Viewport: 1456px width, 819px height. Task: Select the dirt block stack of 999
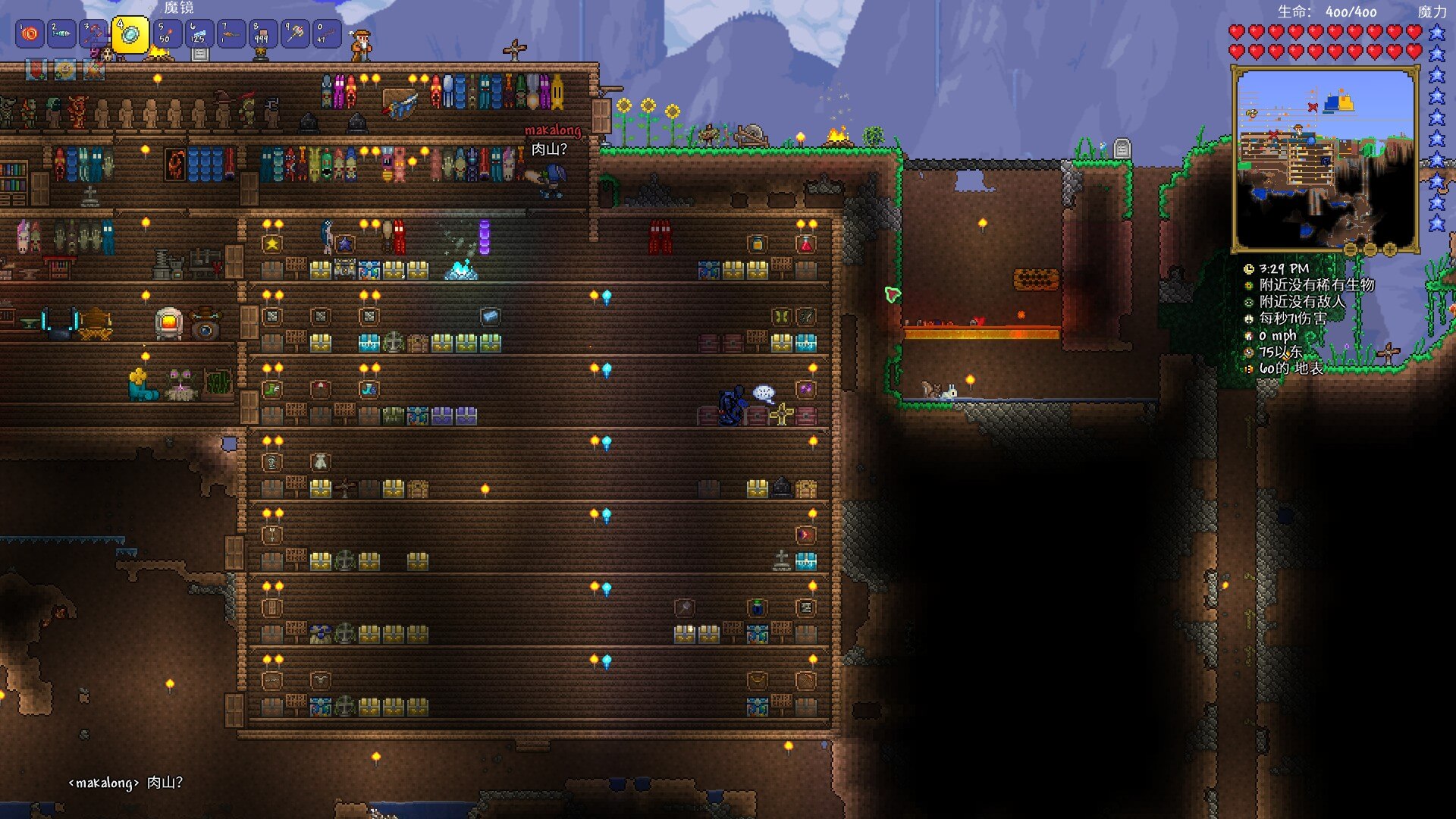[263, 34]
